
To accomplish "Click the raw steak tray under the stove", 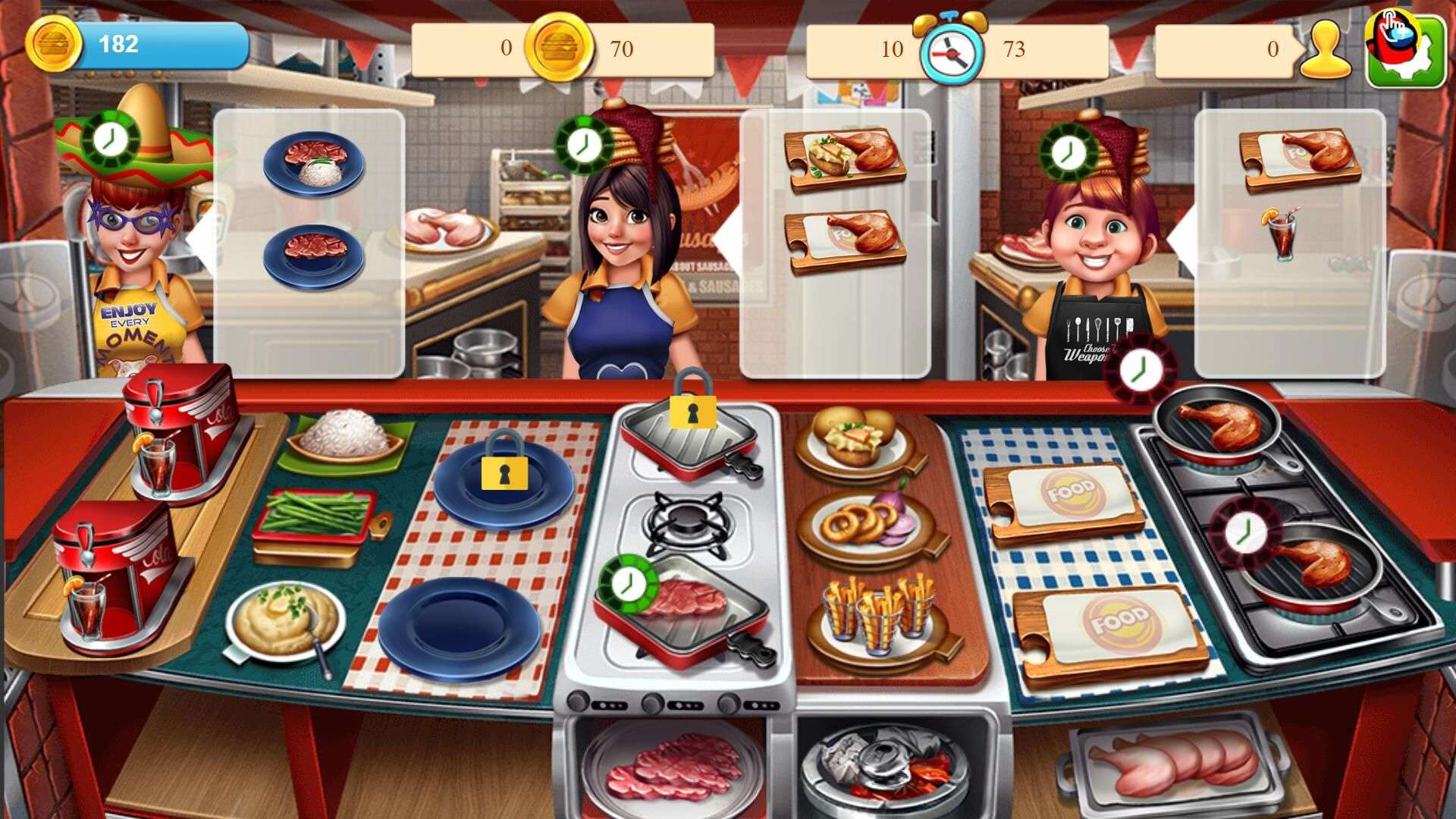I will click(x=675, y=766).
